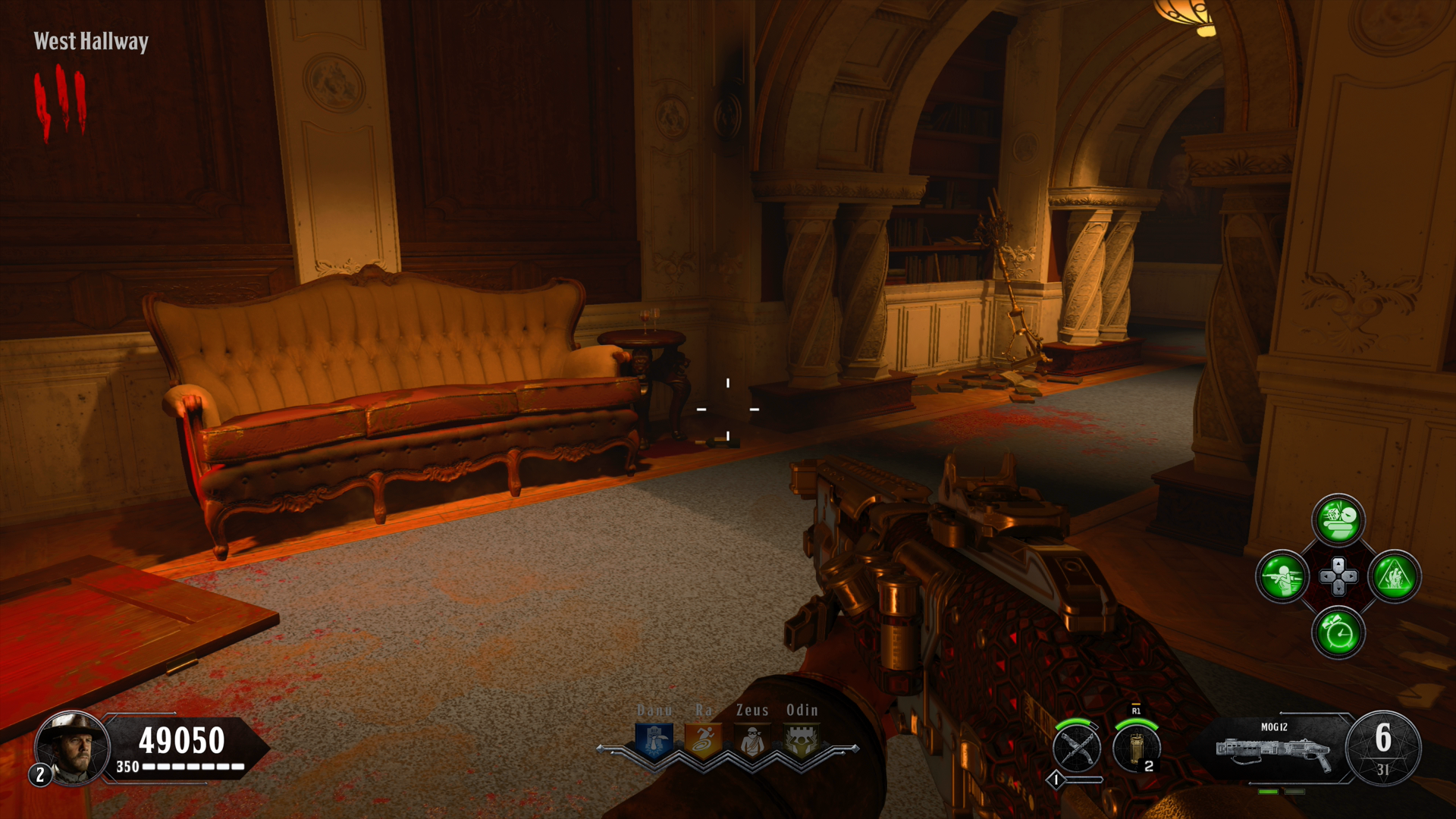Activate the dice and clock elixir
This screenshot has height=819, width=1456.
1338,520
